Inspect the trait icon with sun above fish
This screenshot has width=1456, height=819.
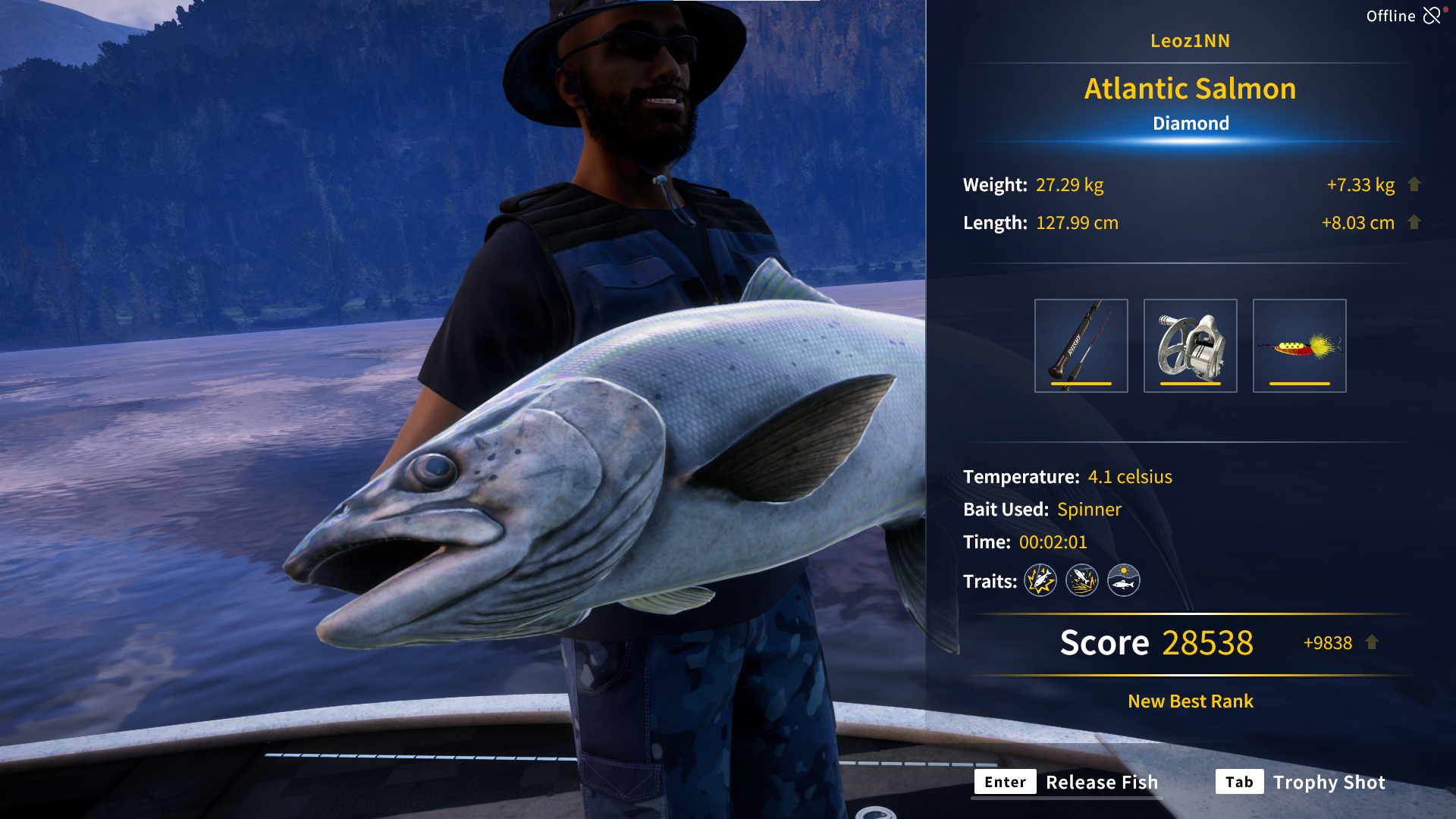tap(1124, 581)
